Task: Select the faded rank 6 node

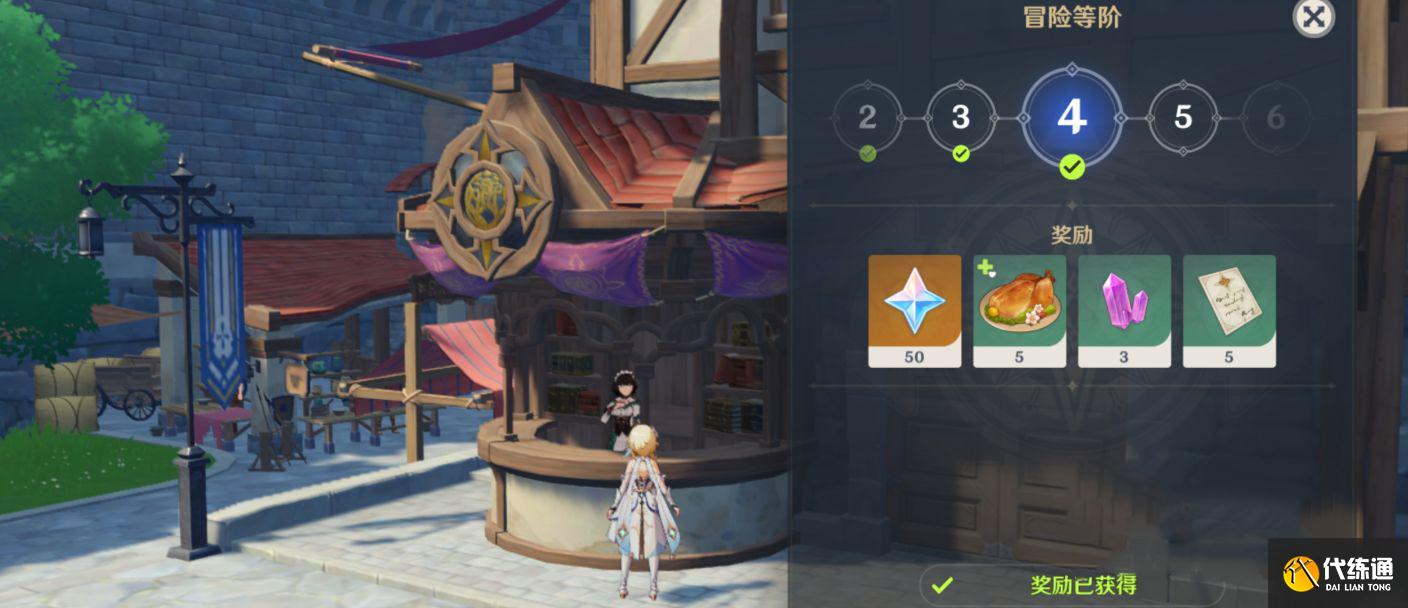Action: point(1275,118)
